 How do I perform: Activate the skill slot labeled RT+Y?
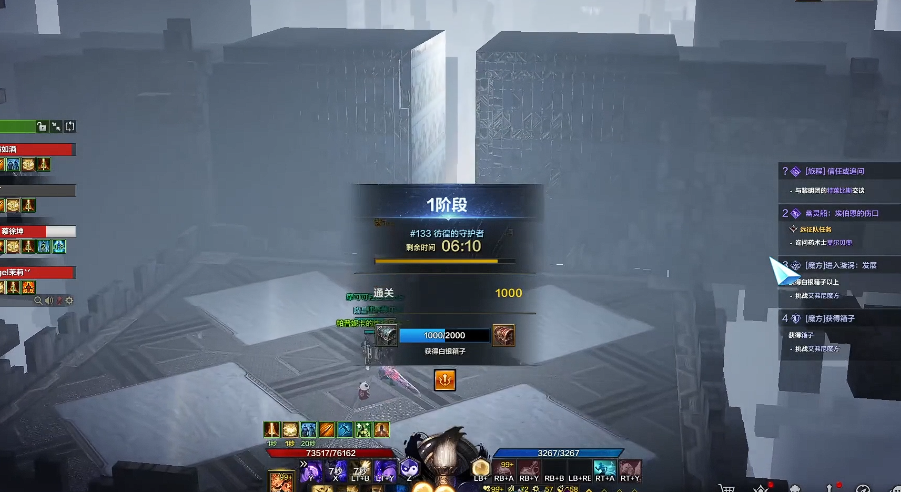click(631, 469)
